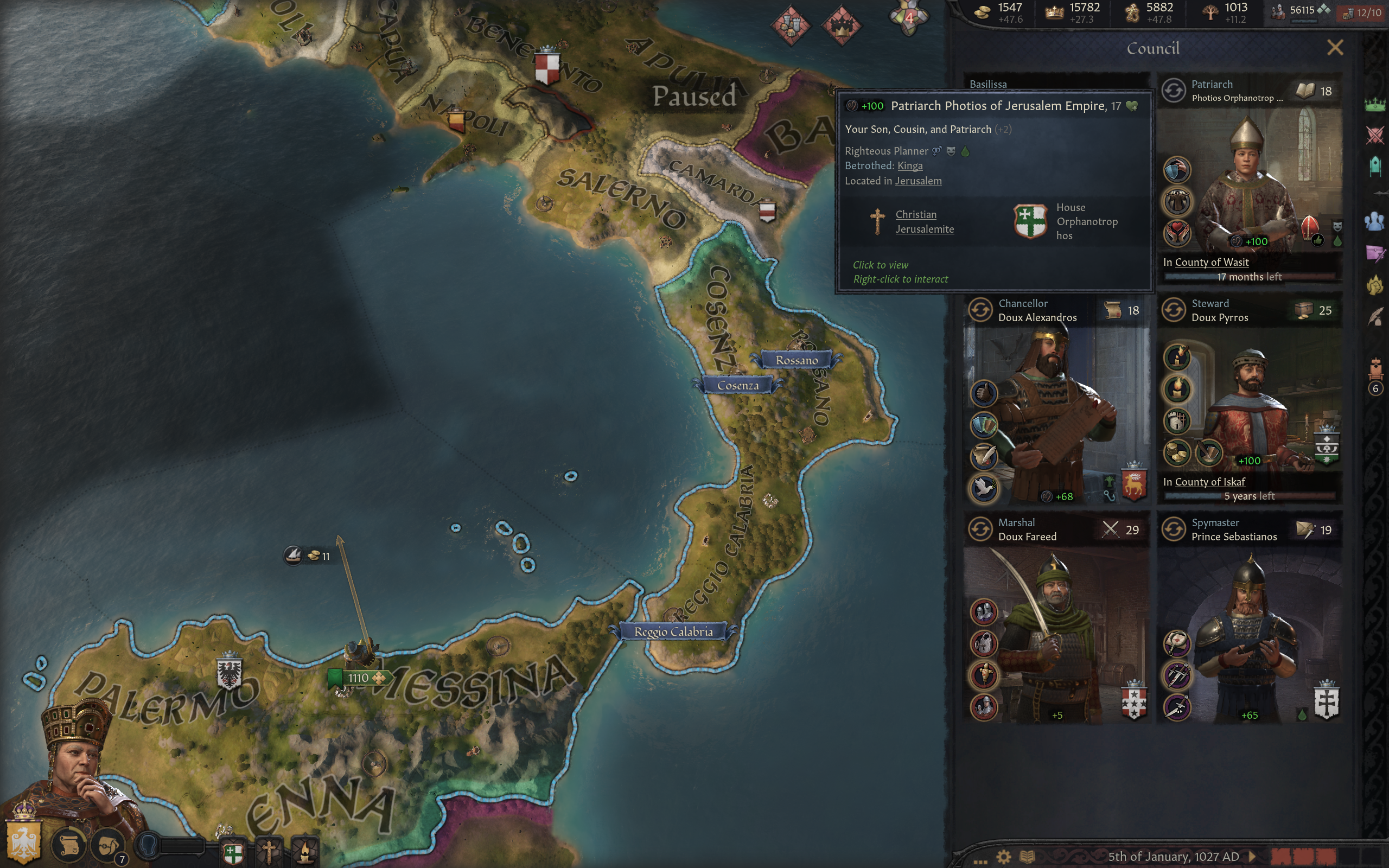Viewport: 1389px width, 868px height.
Task: Open the Jerusalemite faith link
Action: coord(924,229)
